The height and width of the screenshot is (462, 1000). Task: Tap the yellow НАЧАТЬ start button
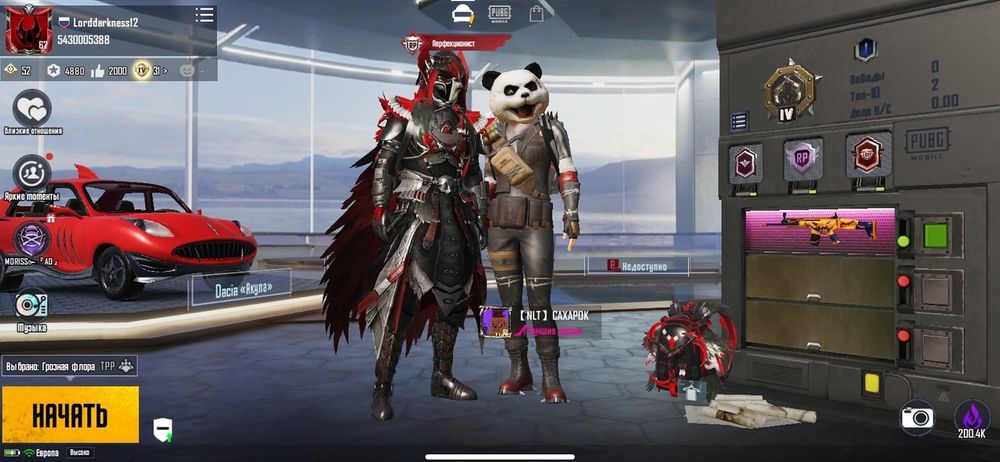tap(70, 414)
